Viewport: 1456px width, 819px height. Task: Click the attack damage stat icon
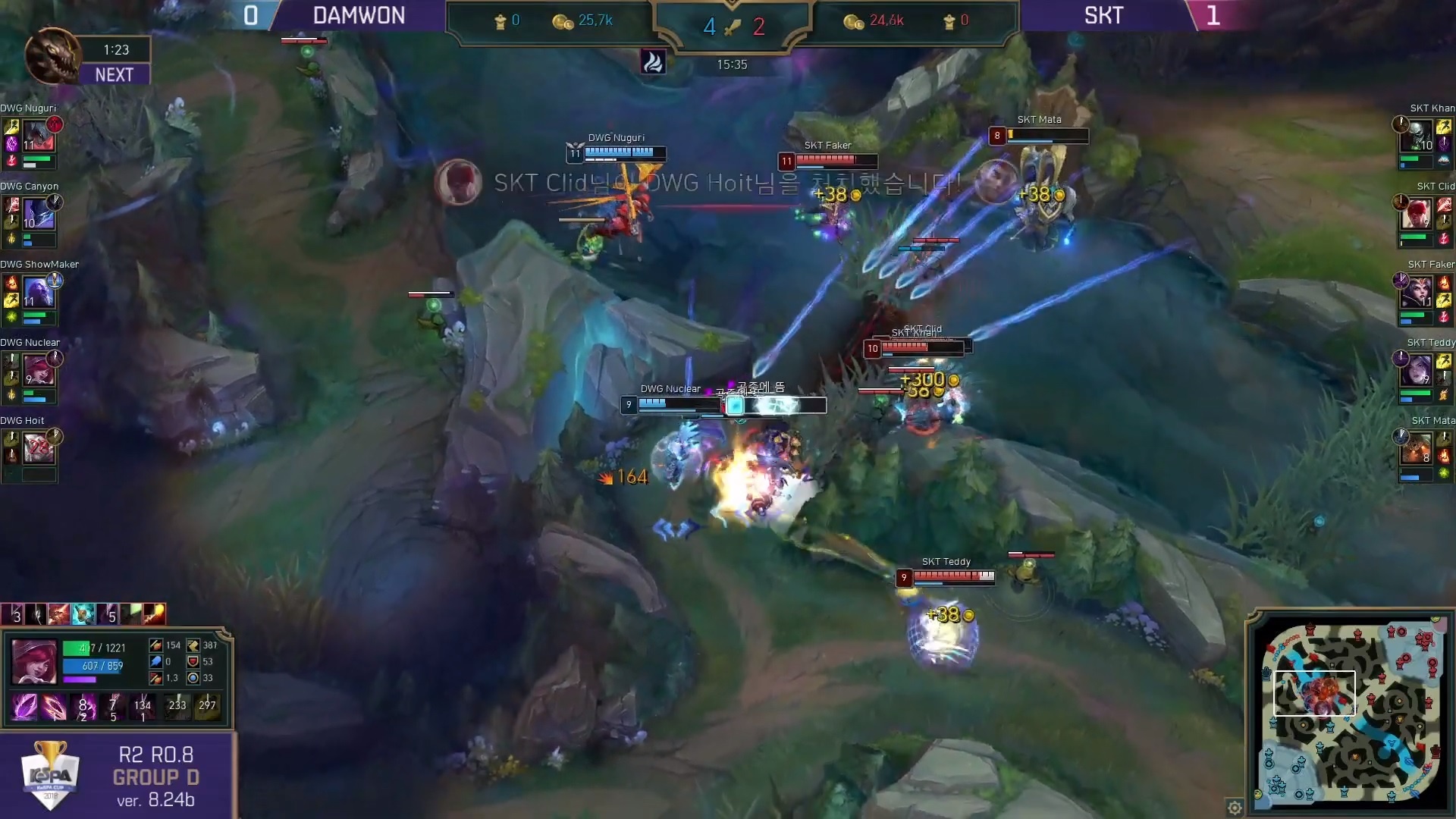pyautogui.click(x=156, y=645)
